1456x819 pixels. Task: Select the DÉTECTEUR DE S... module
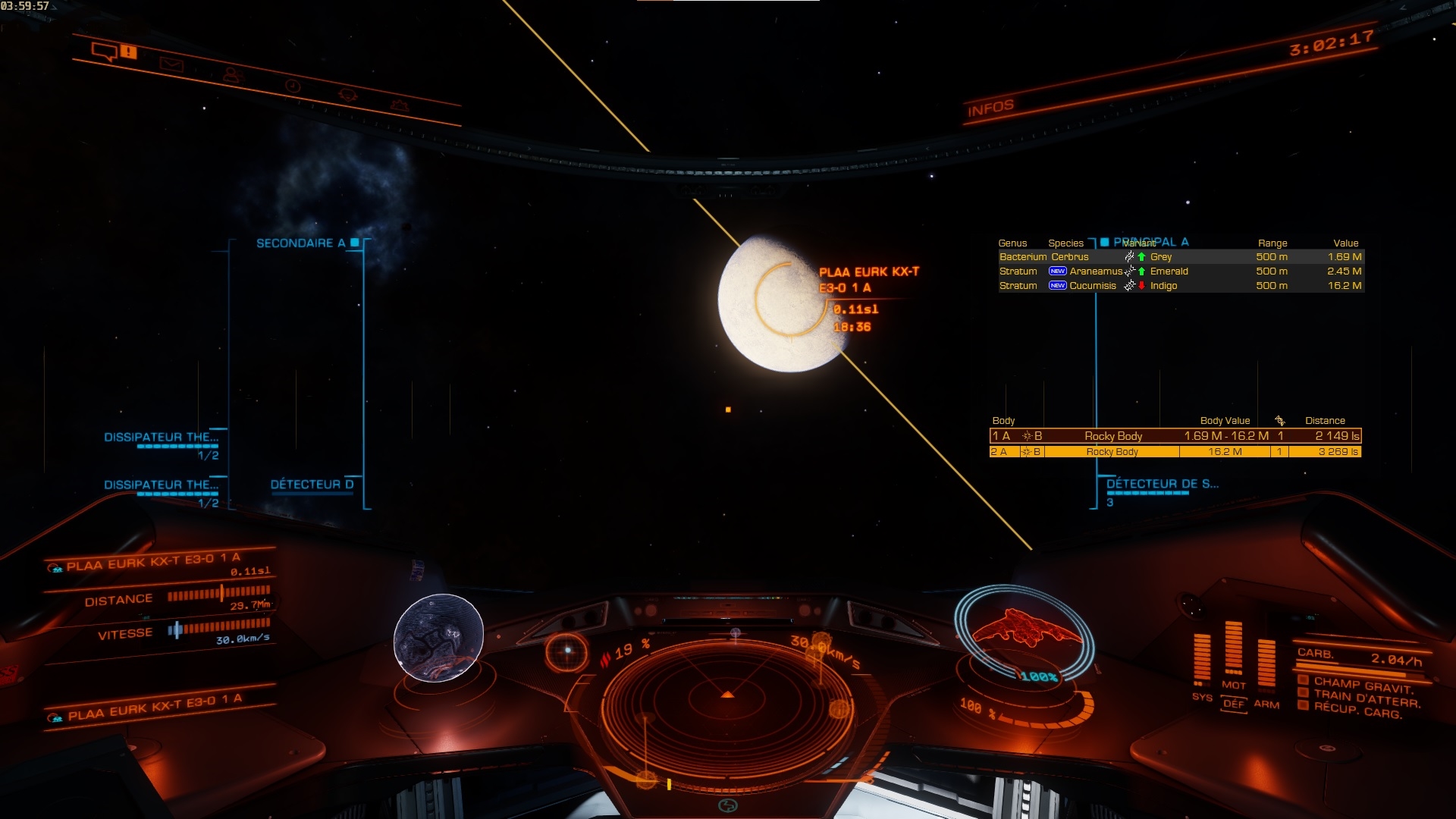tap(1162, 484)
